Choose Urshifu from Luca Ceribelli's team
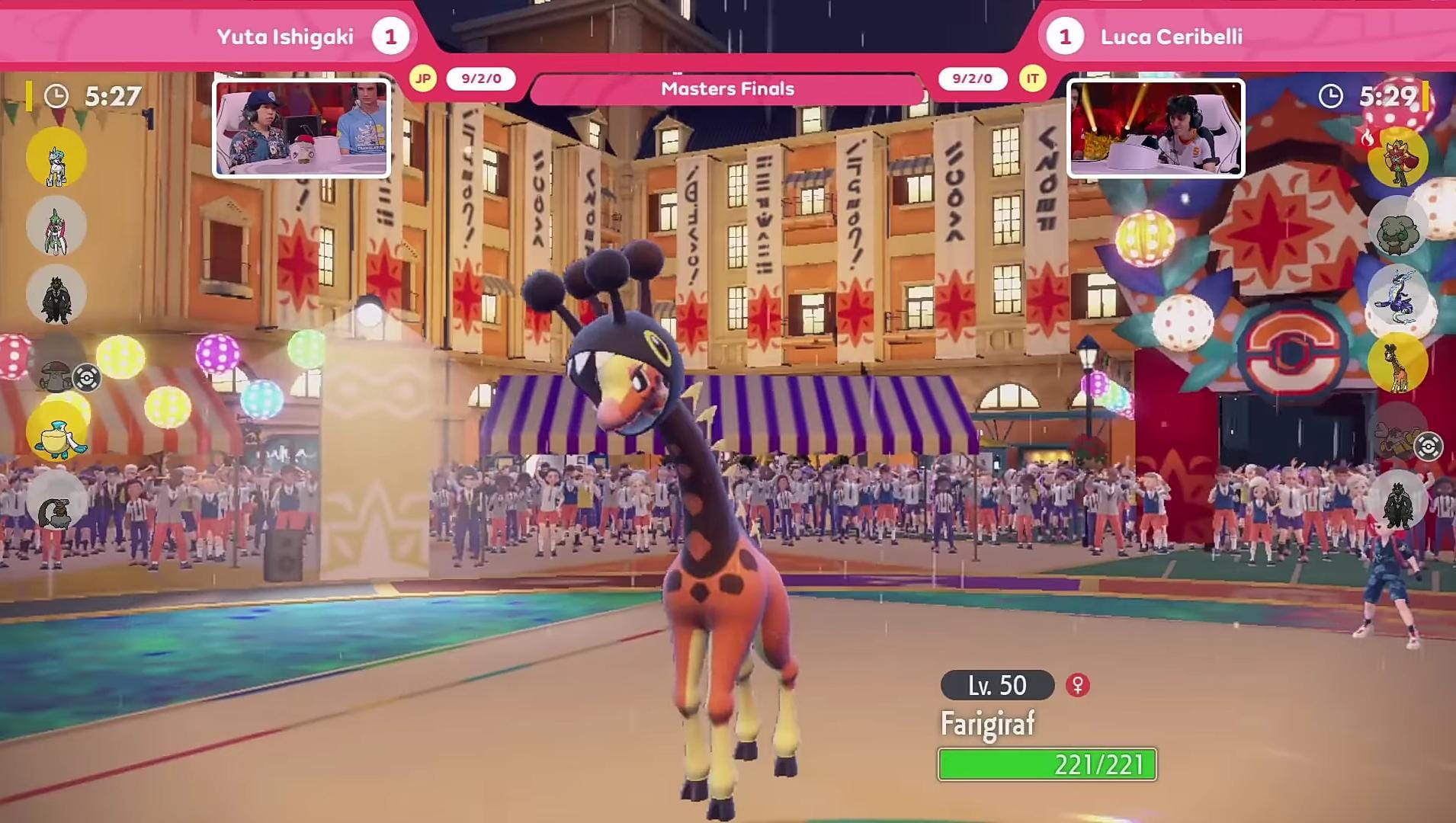The image size is (1456, 823). click(1397, 501)
